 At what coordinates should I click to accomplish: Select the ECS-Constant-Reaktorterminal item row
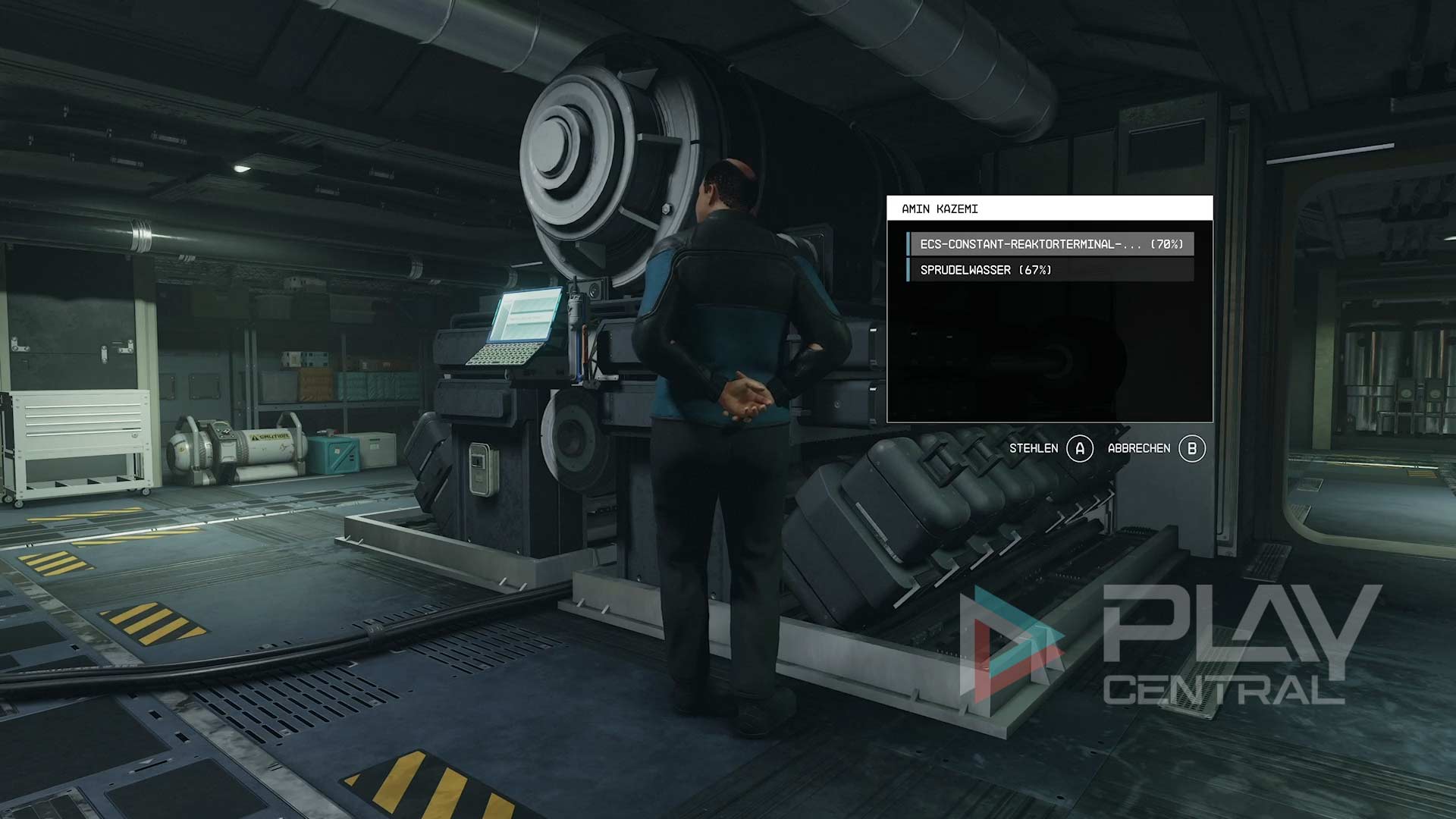coord(1050,244)
